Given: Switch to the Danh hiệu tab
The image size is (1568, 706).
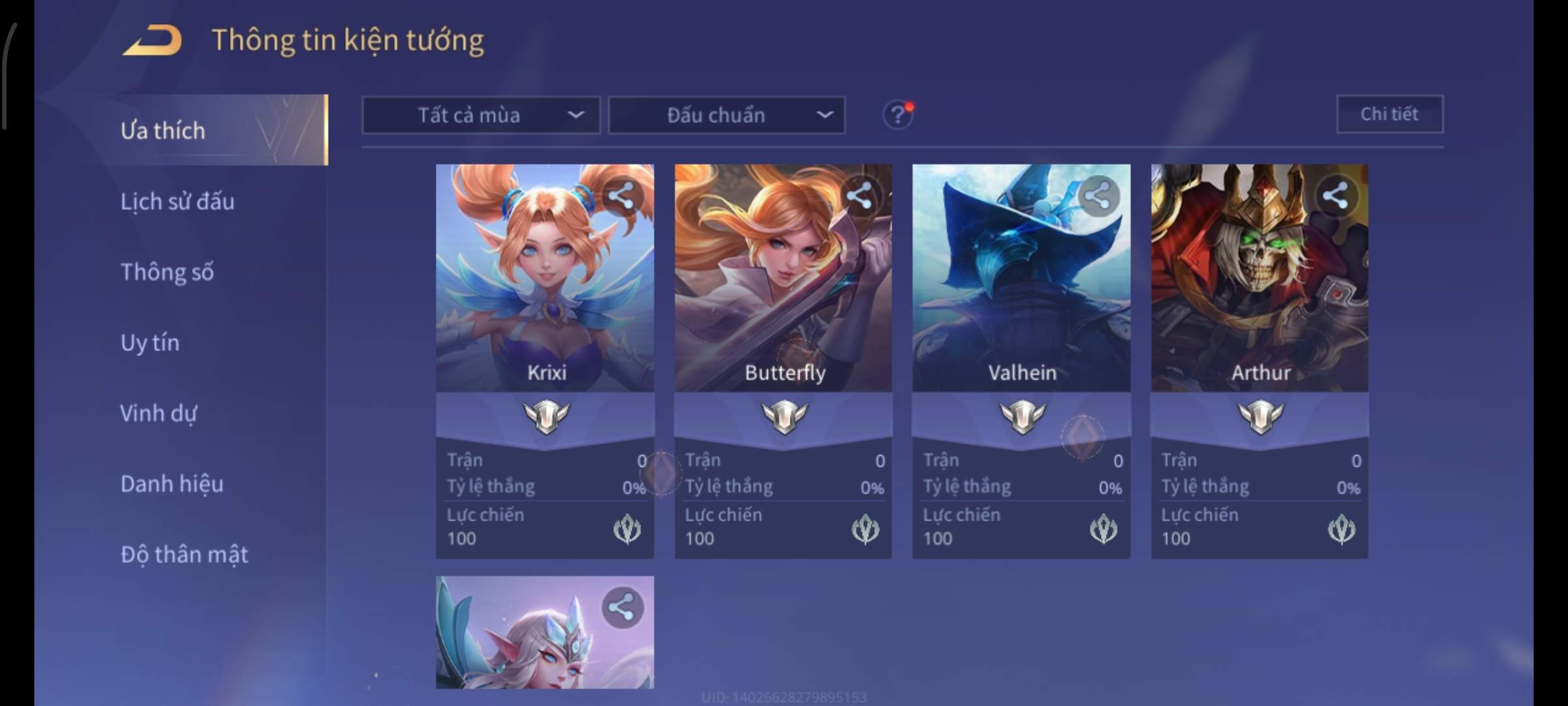Looking at the screenshot, I should click(172, 484).
